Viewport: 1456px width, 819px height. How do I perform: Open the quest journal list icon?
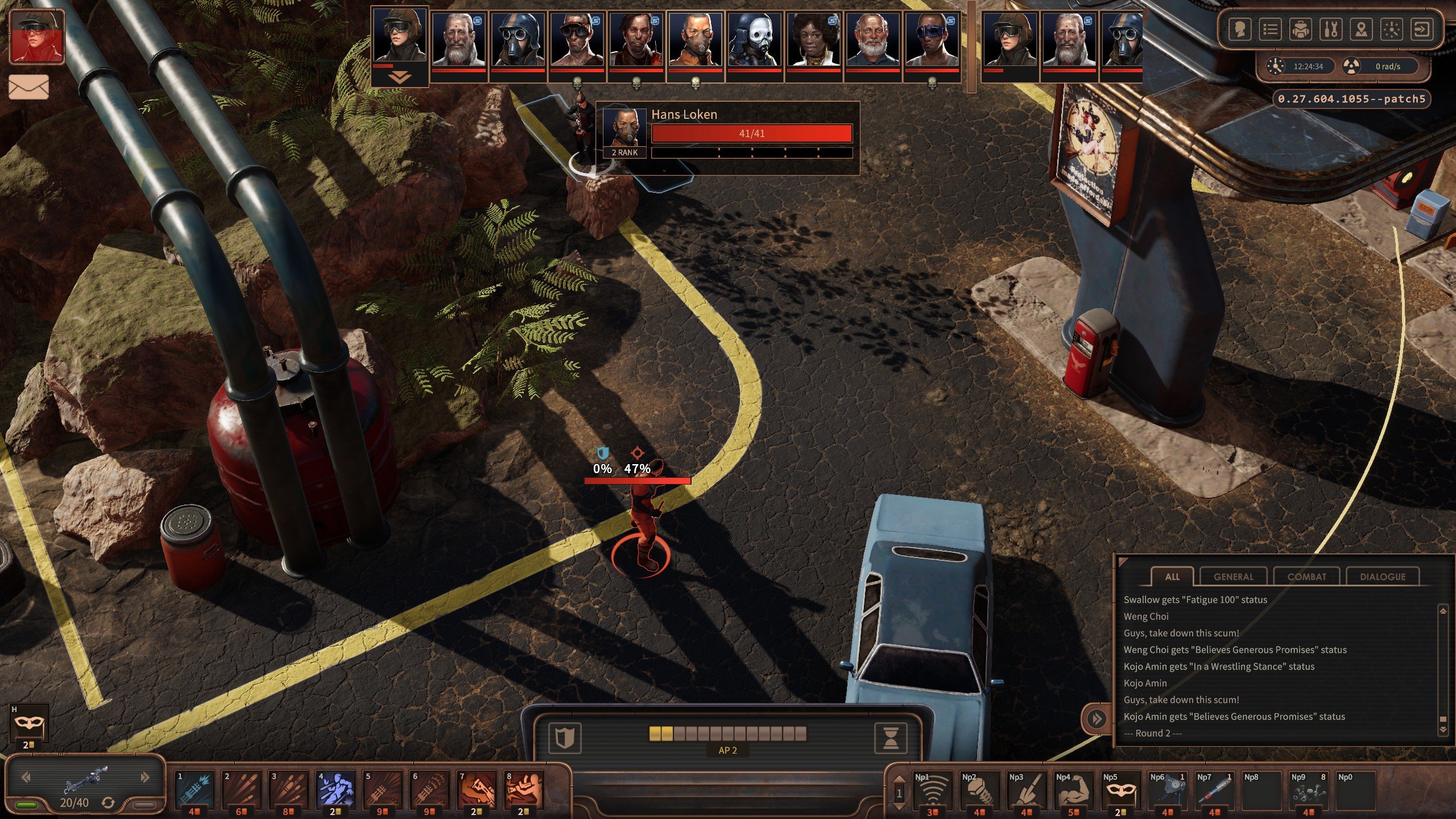(1270, 29)
